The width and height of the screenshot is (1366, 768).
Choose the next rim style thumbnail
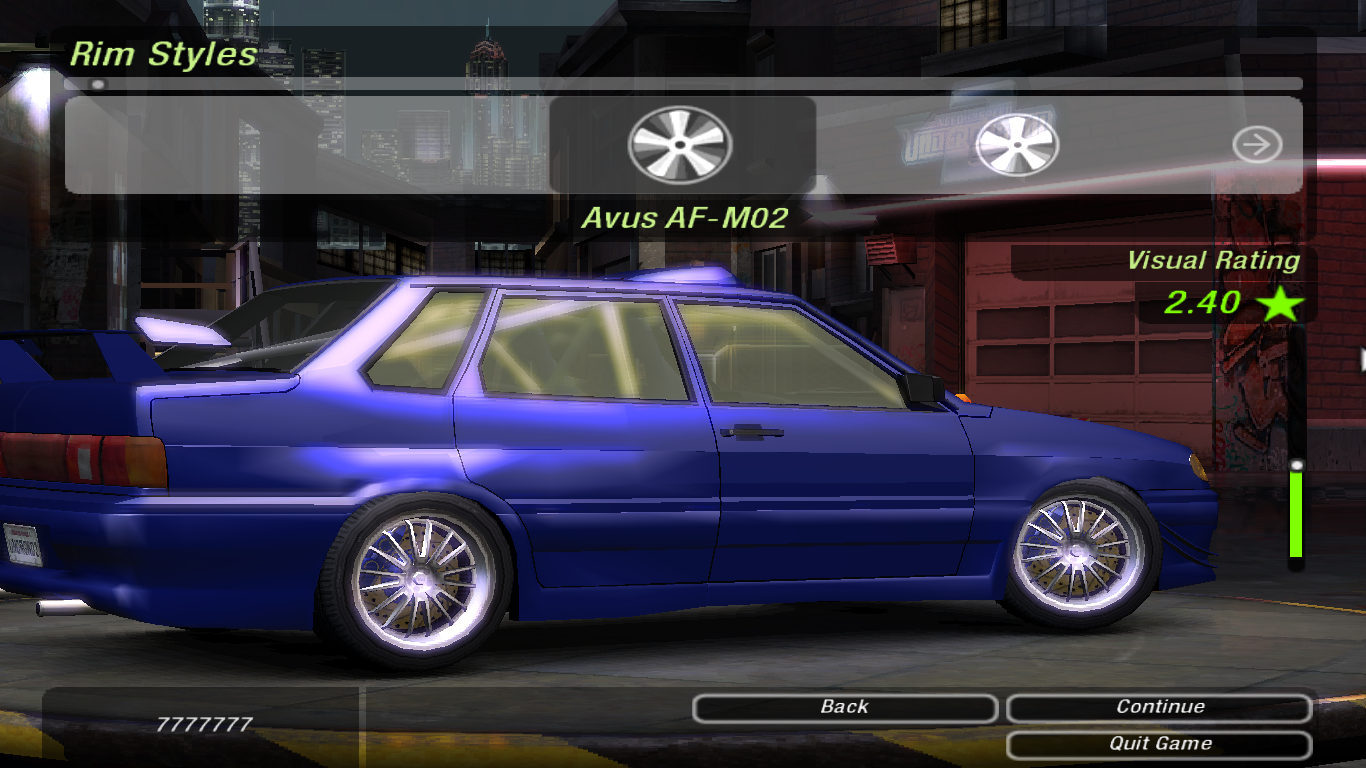click(x=1016, y=145)
